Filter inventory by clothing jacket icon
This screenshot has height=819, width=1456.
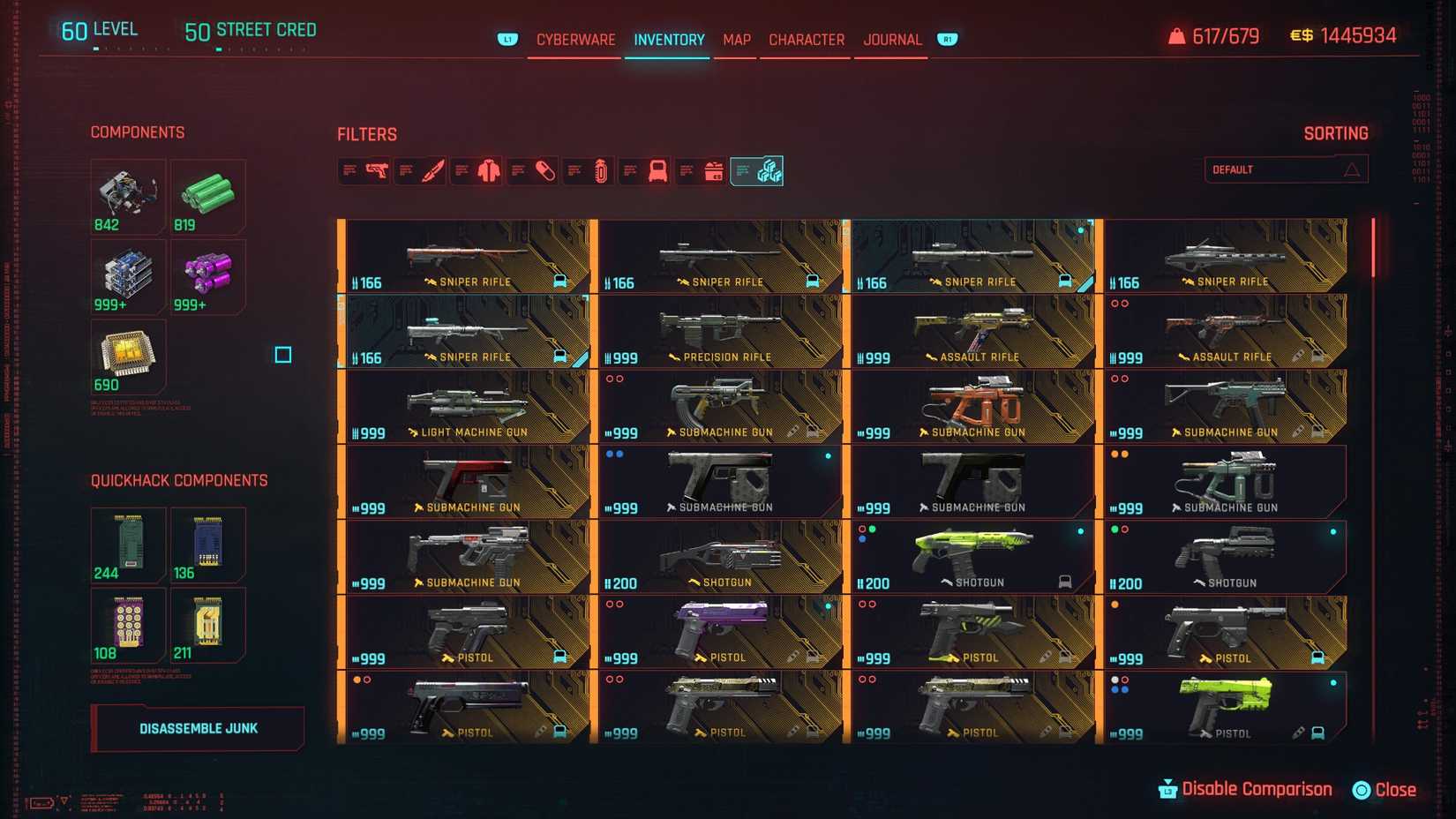(x=488, y=170)
